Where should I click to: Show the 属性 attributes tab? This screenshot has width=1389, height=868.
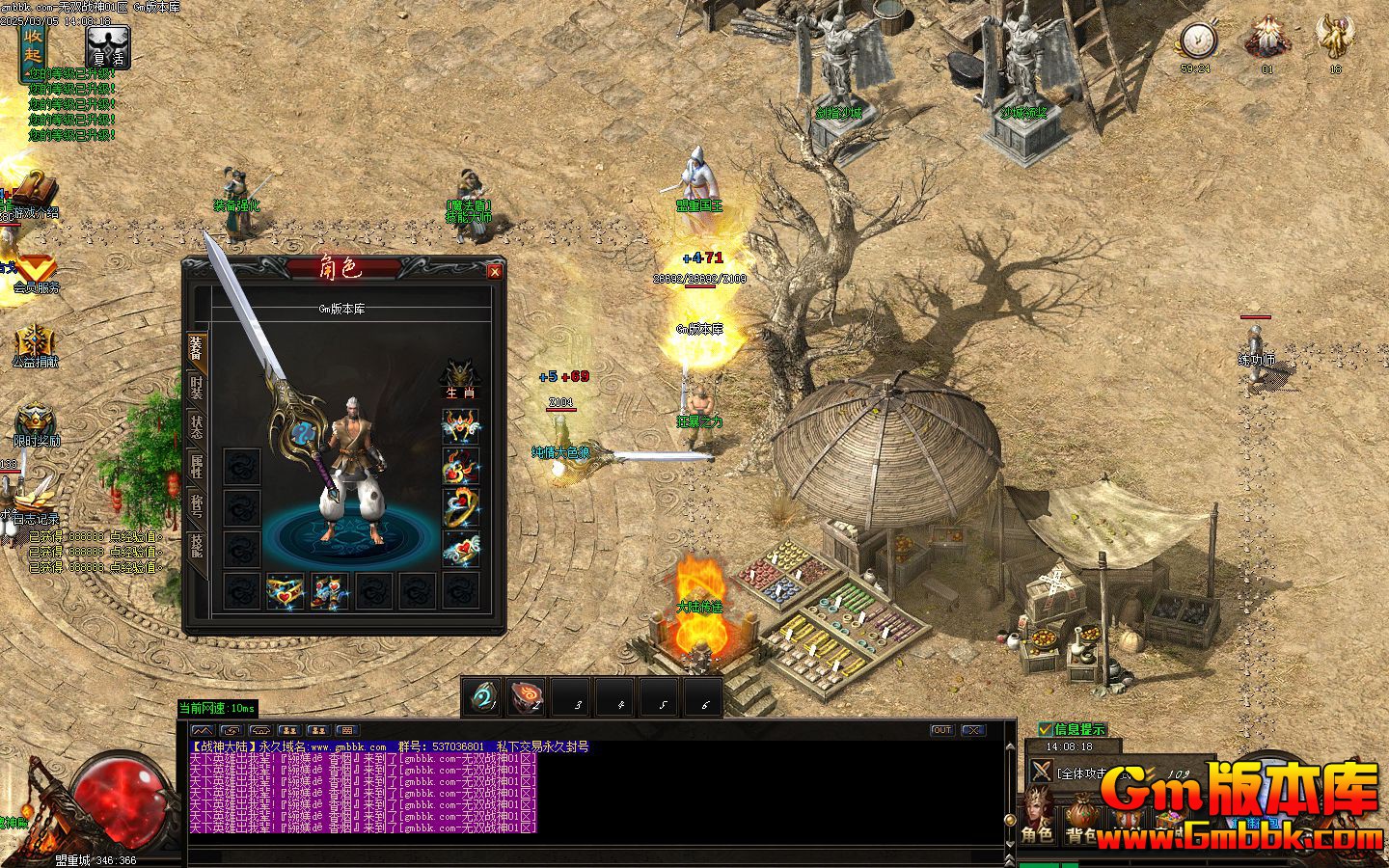click(196, 467)
